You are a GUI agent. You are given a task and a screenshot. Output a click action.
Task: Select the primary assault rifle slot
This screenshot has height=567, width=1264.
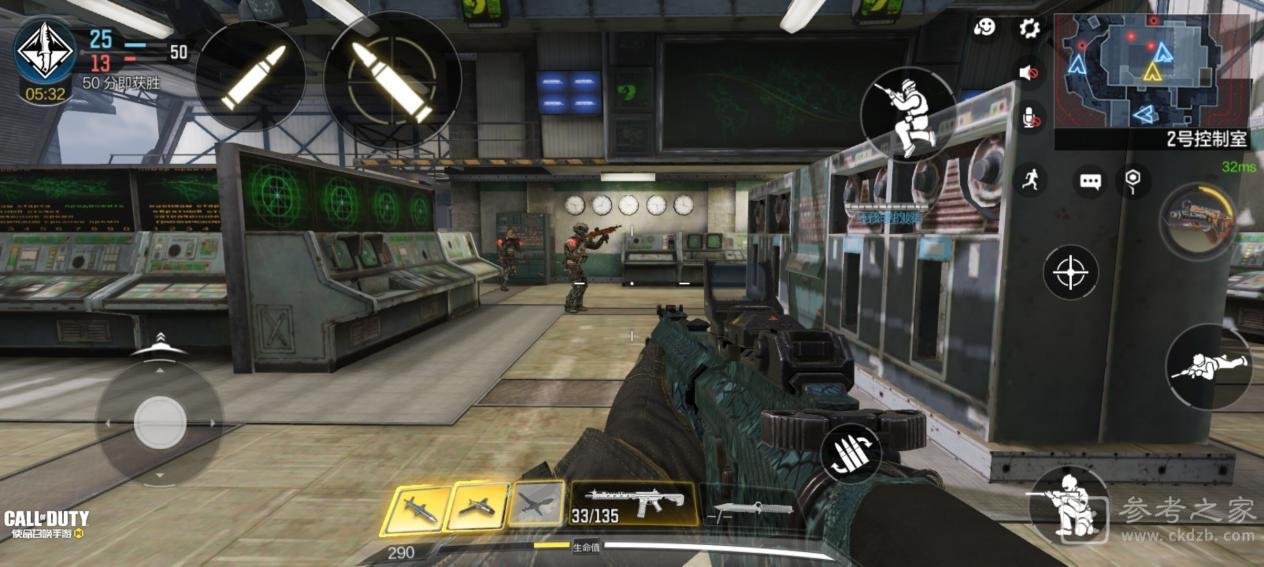[x=634, y=503]
